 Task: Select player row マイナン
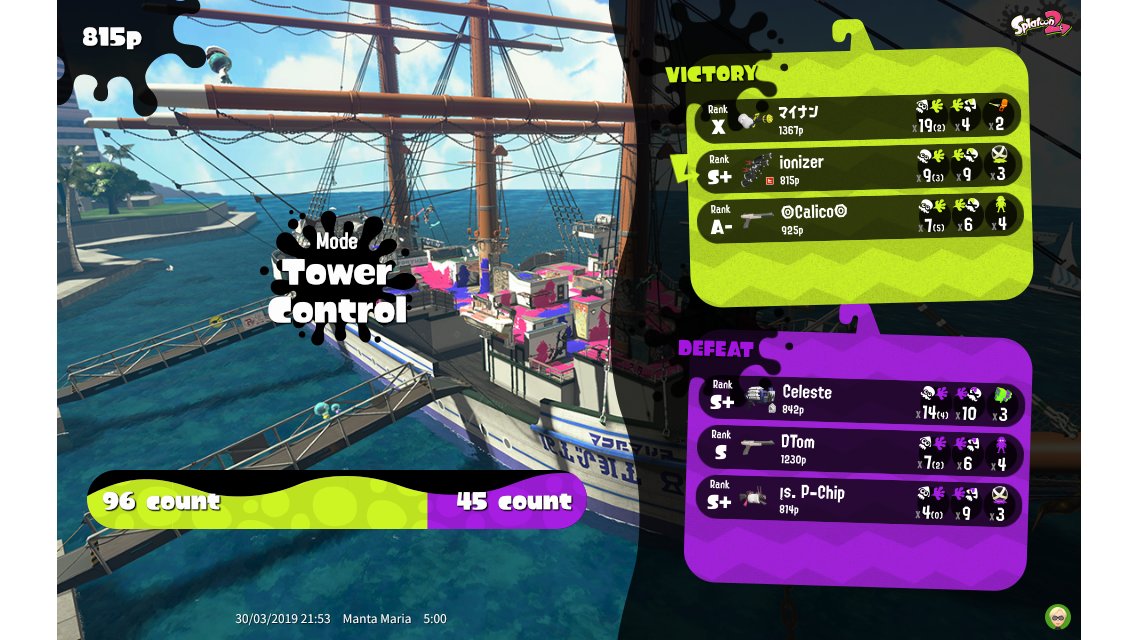click(x=858, y=117)
